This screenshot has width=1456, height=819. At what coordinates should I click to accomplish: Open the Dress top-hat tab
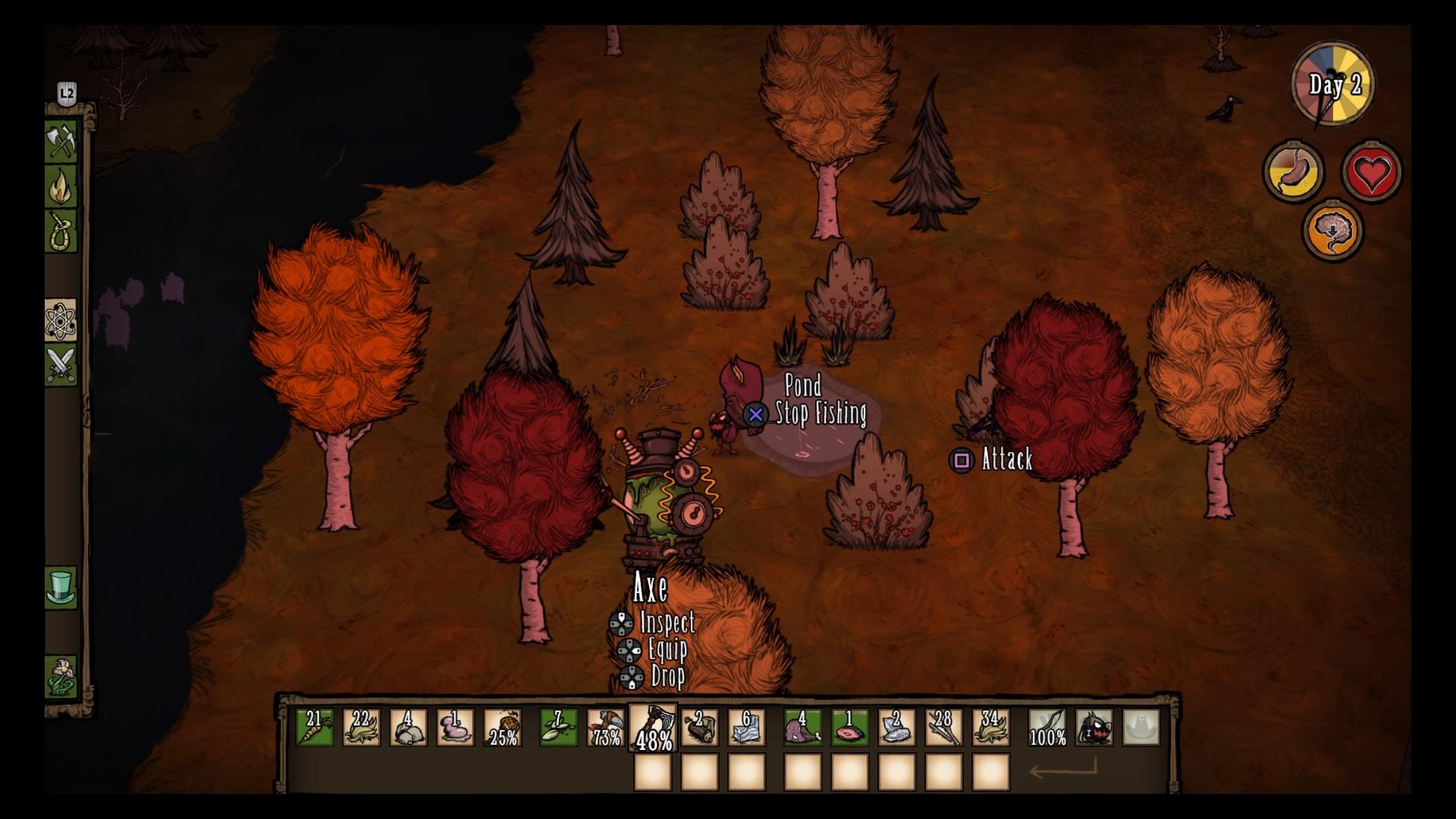(61, 587)
